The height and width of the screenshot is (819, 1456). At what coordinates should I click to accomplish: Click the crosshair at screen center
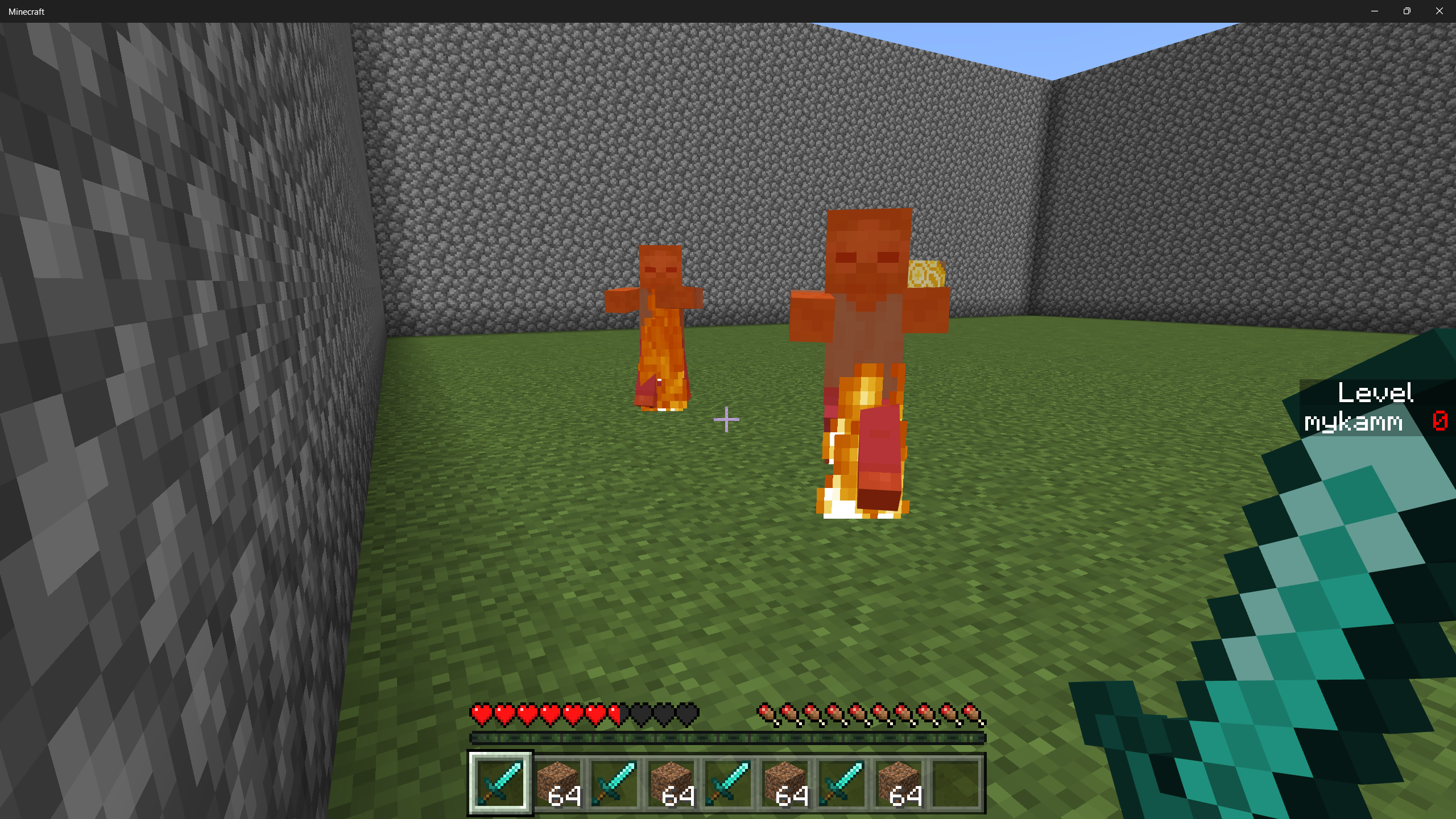click(x=727, y=420)
